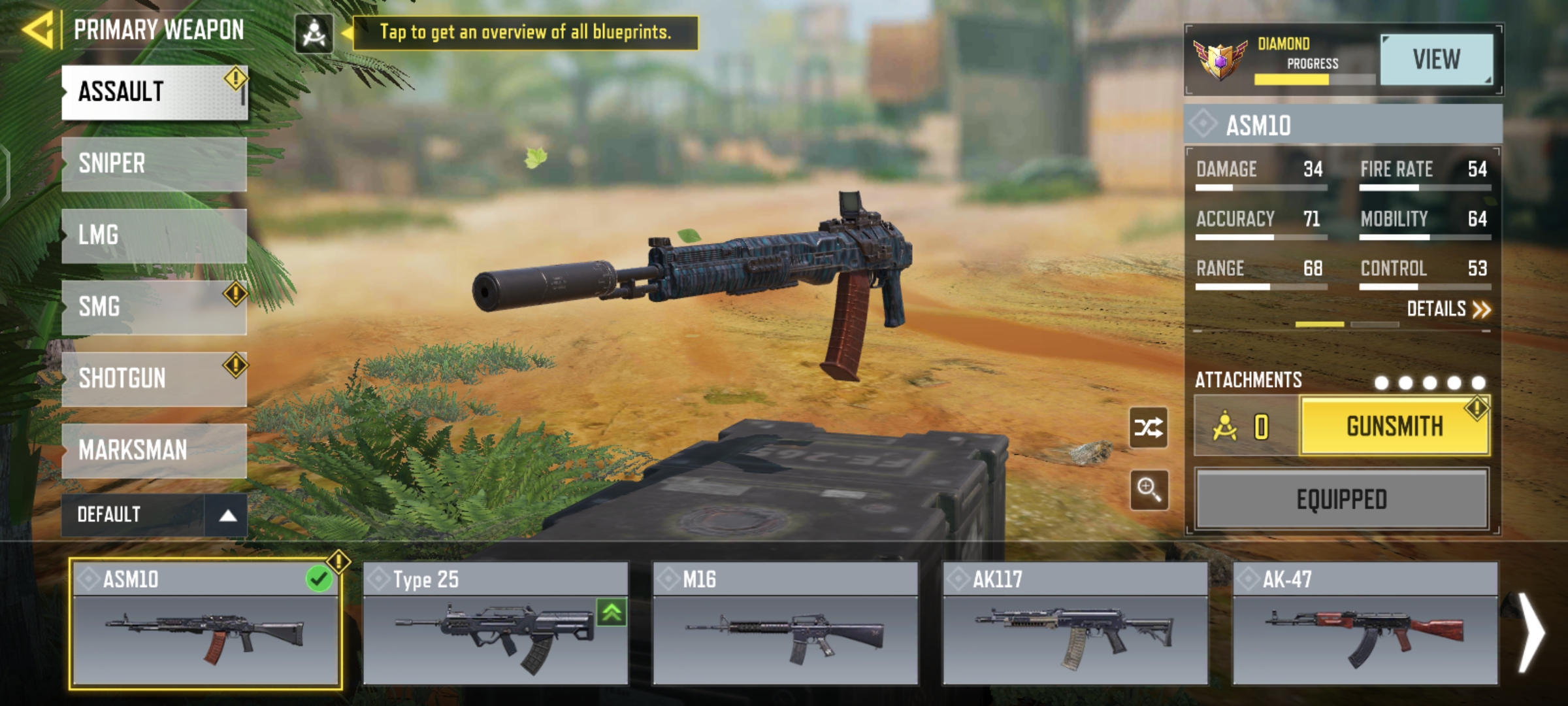Switch to the Marksman category
The height and width of the screenshot is (706, 1568).
pyautogui.click(x=154, y=450)
